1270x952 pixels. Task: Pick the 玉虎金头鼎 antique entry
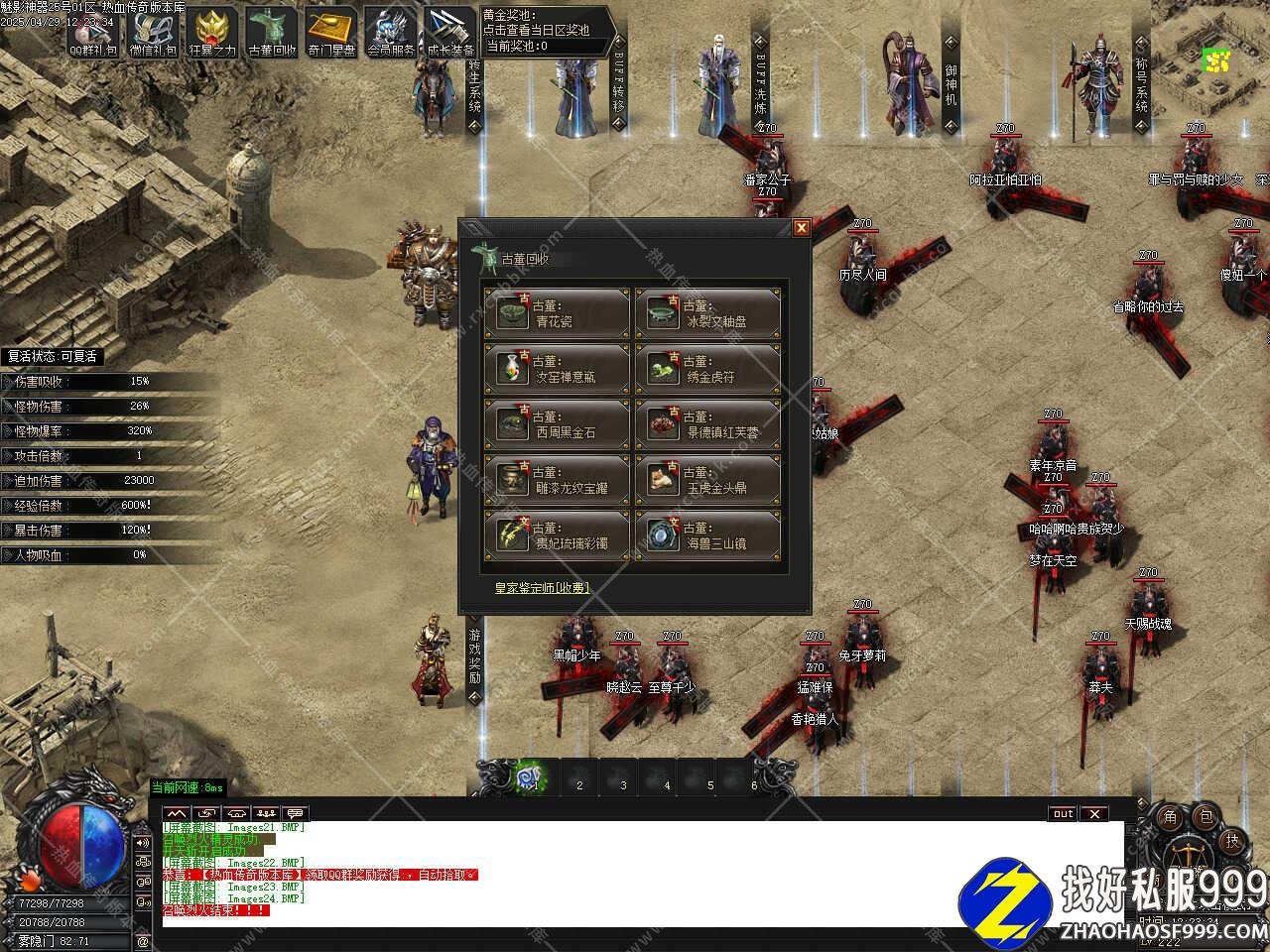[x=707, y=481]
